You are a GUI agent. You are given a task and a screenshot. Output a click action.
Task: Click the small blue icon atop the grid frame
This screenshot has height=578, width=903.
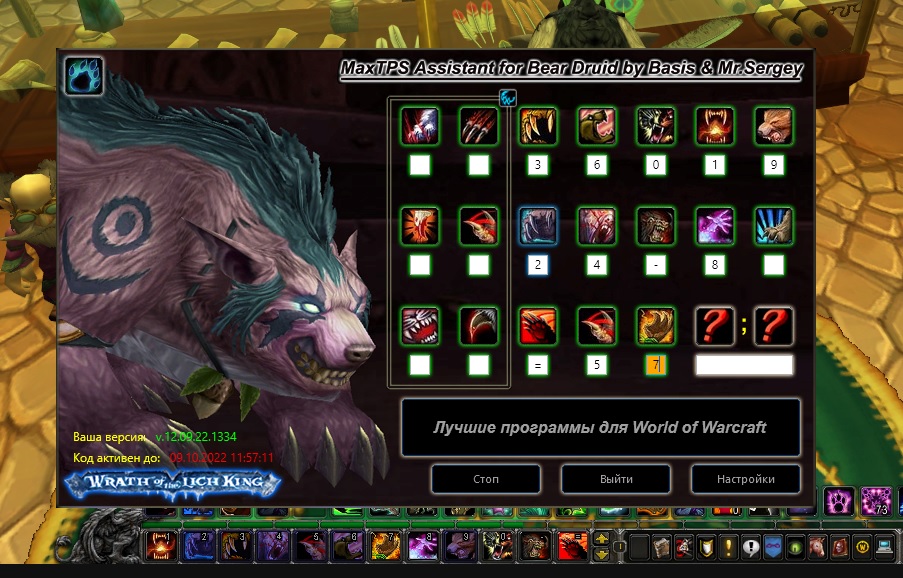(508, 98)
